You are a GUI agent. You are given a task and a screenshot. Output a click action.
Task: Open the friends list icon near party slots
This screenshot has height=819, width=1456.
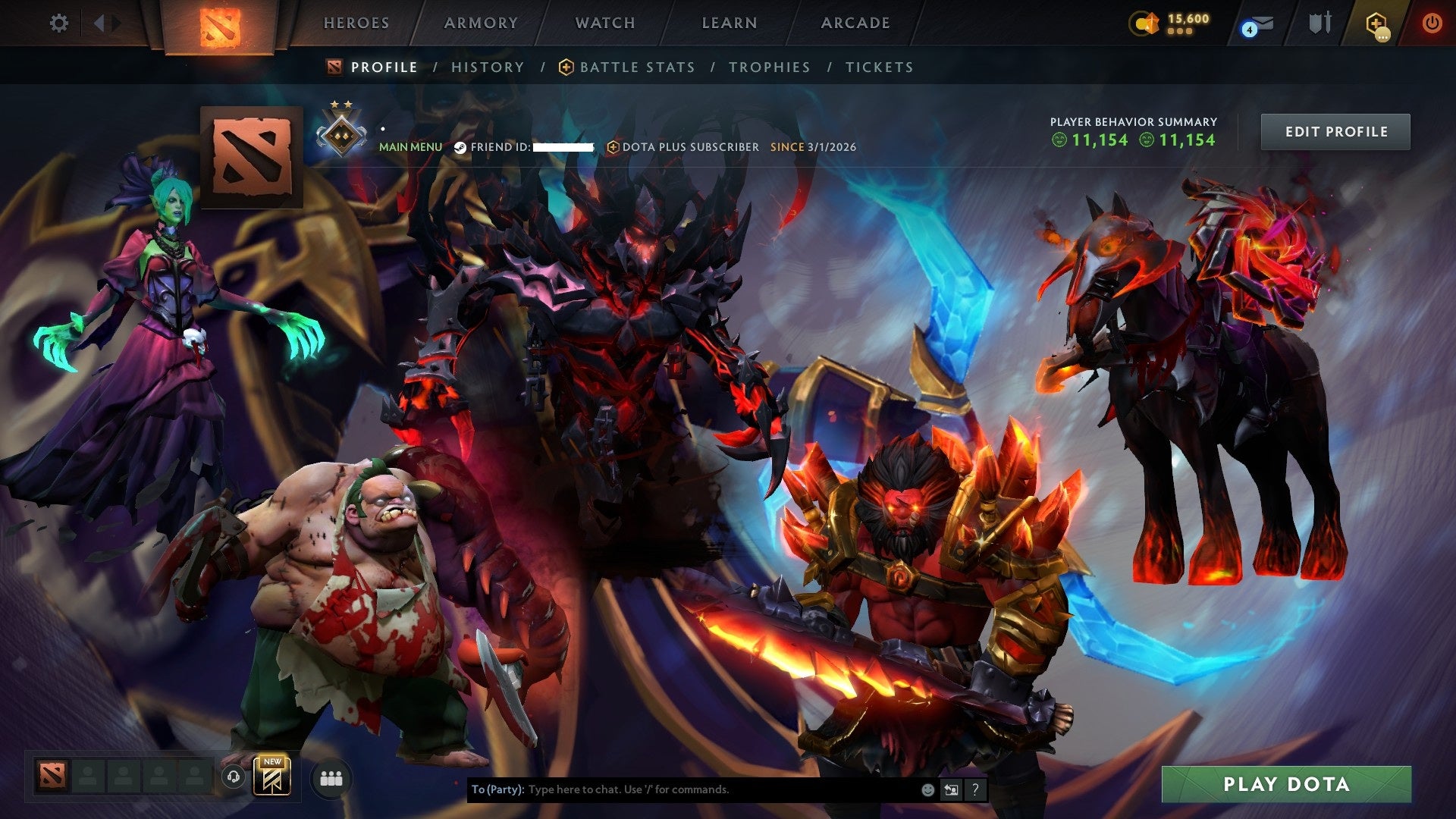(329, 779)
